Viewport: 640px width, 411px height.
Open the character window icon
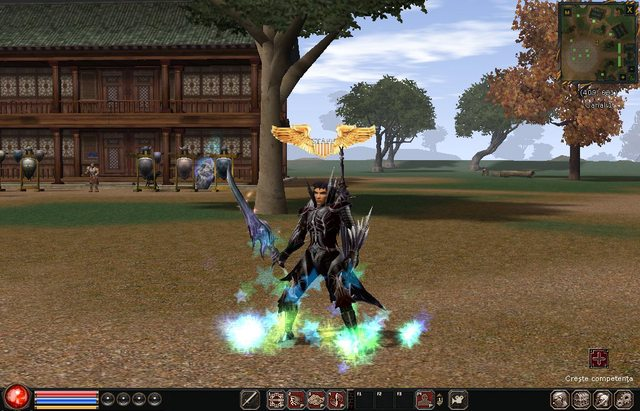pyautogui.click(x=560, y=400)
